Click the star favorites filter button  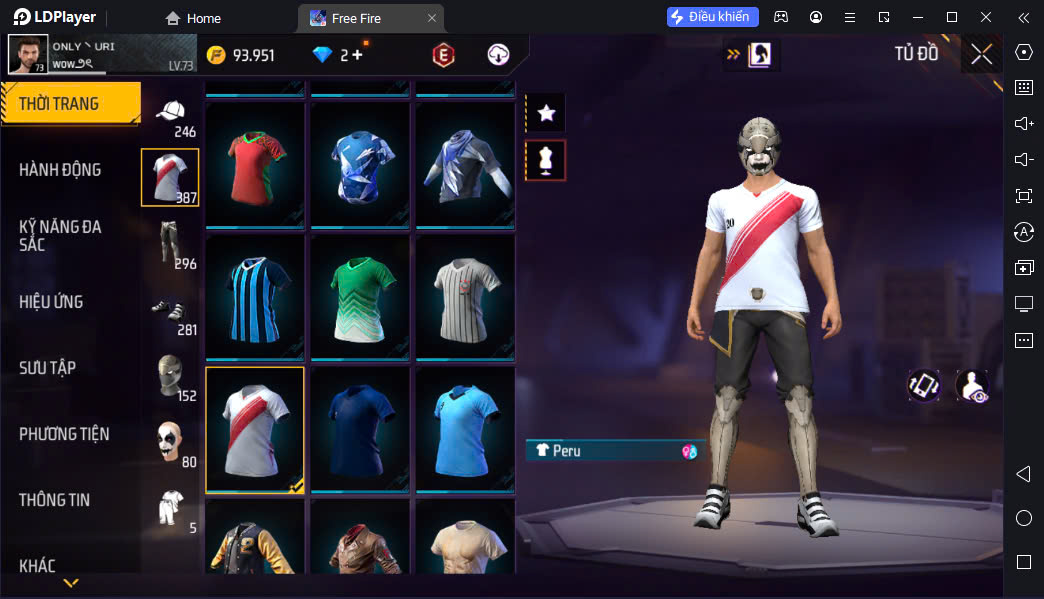coord(546,113)
